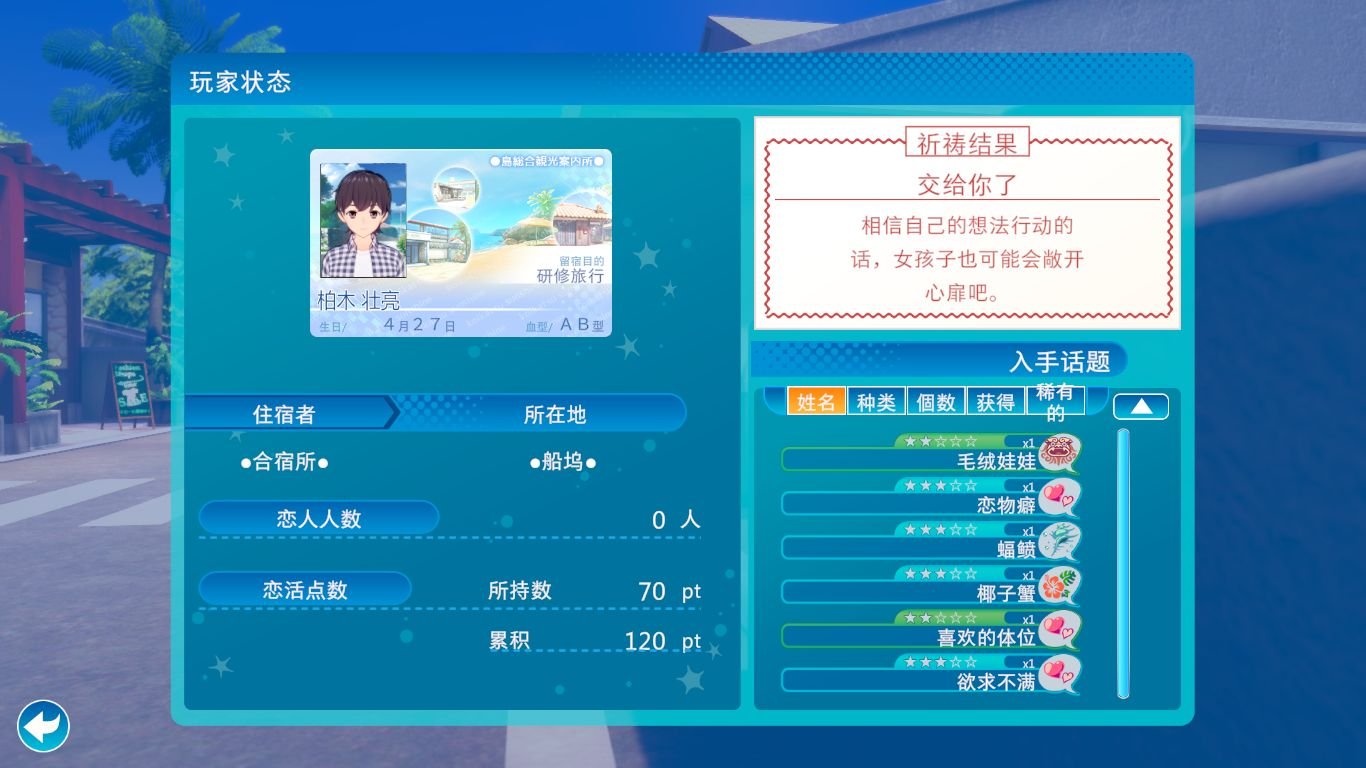
Task: Enable 姓名 sorting for the topic list
Action: tap(816, 399)
